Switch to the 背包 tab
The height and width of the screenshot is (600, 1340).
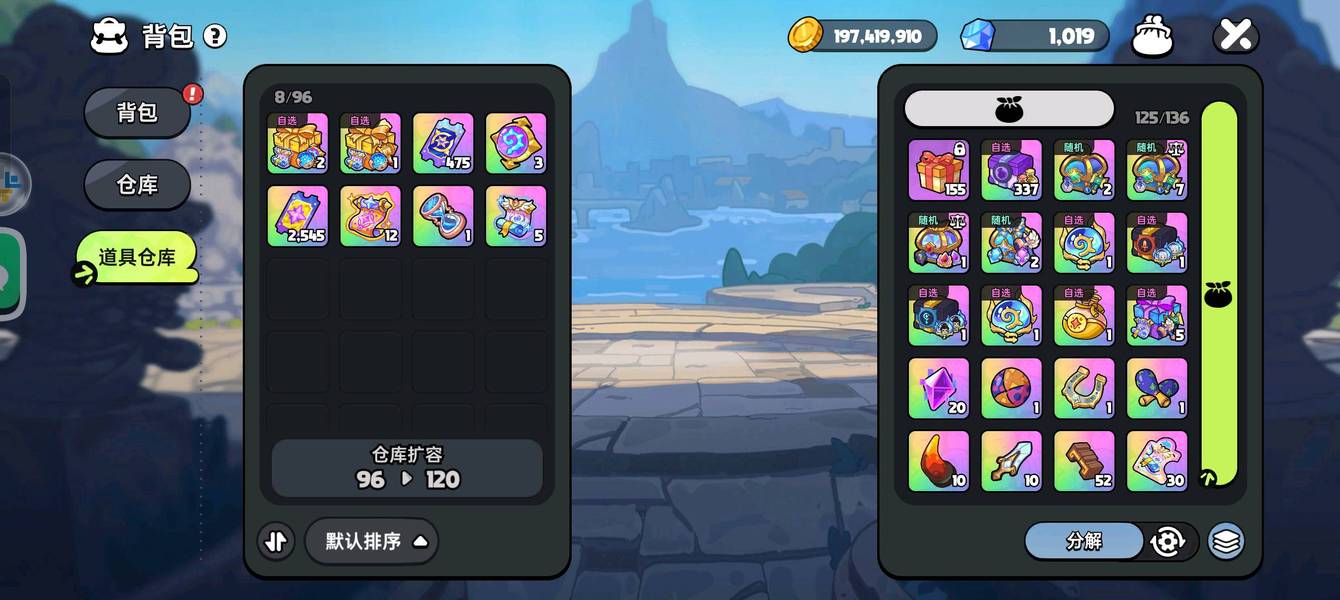click(137, 112)
